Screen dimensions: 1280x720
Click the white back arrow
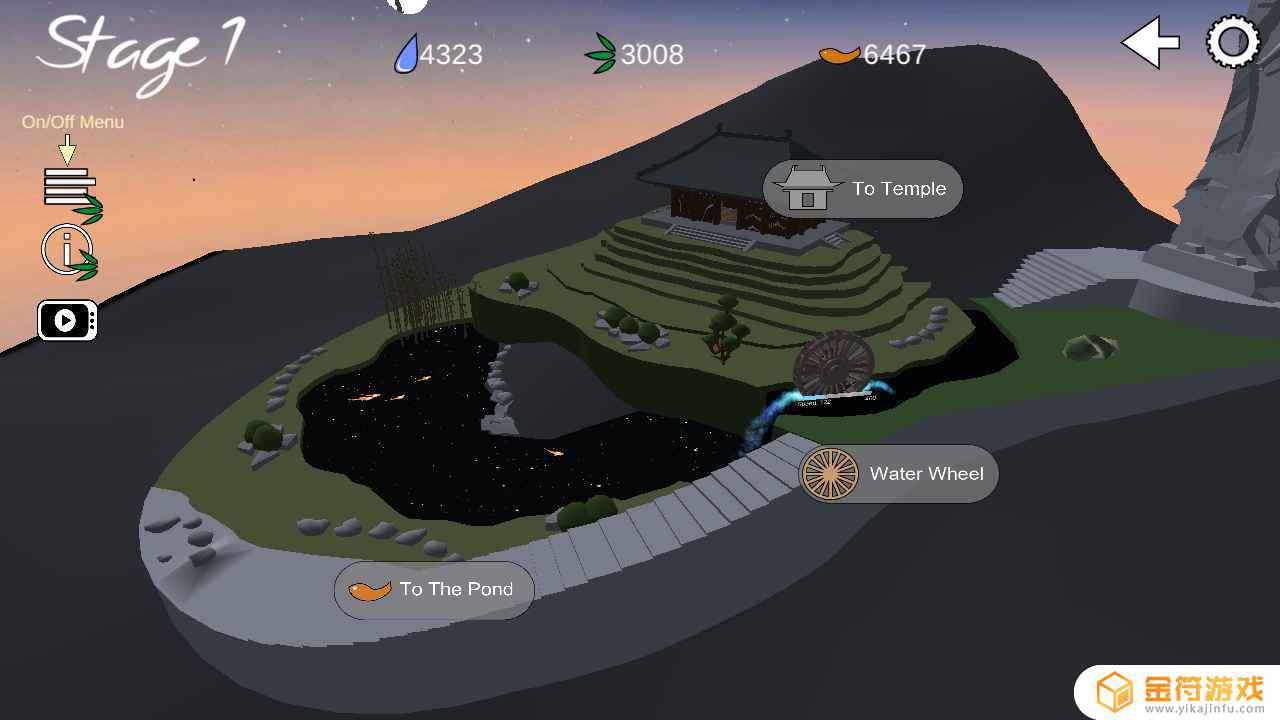[1149, 43]
